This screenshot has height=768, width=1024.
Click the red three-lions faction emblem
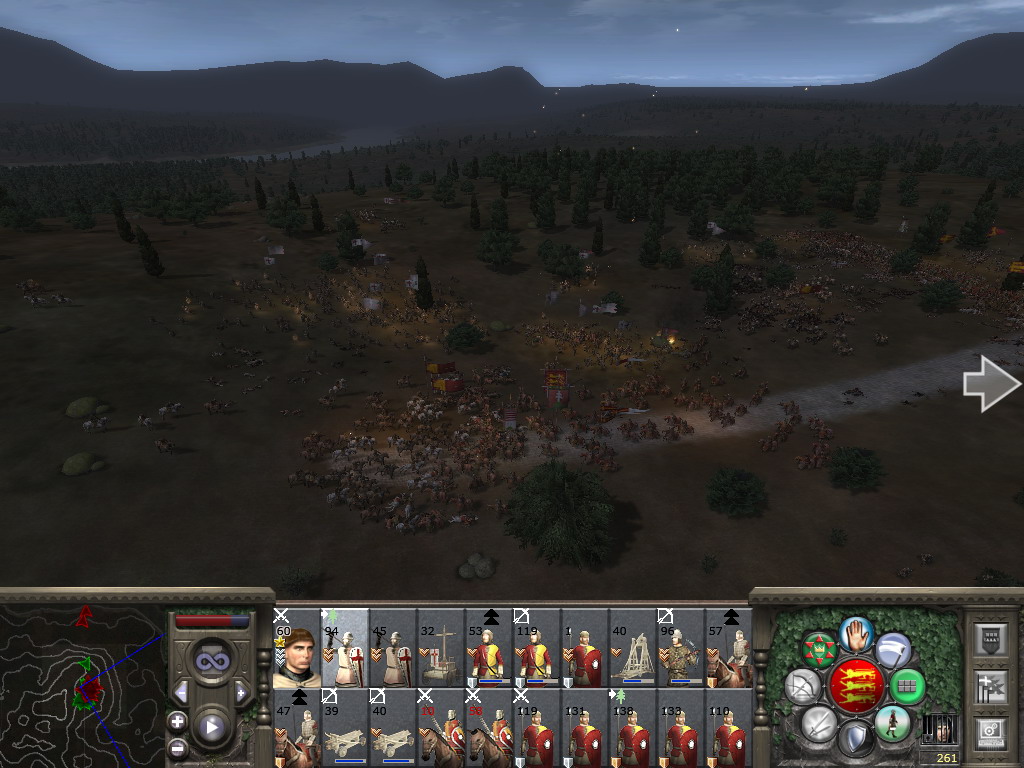pyautogui.click(x=856, y=686)
